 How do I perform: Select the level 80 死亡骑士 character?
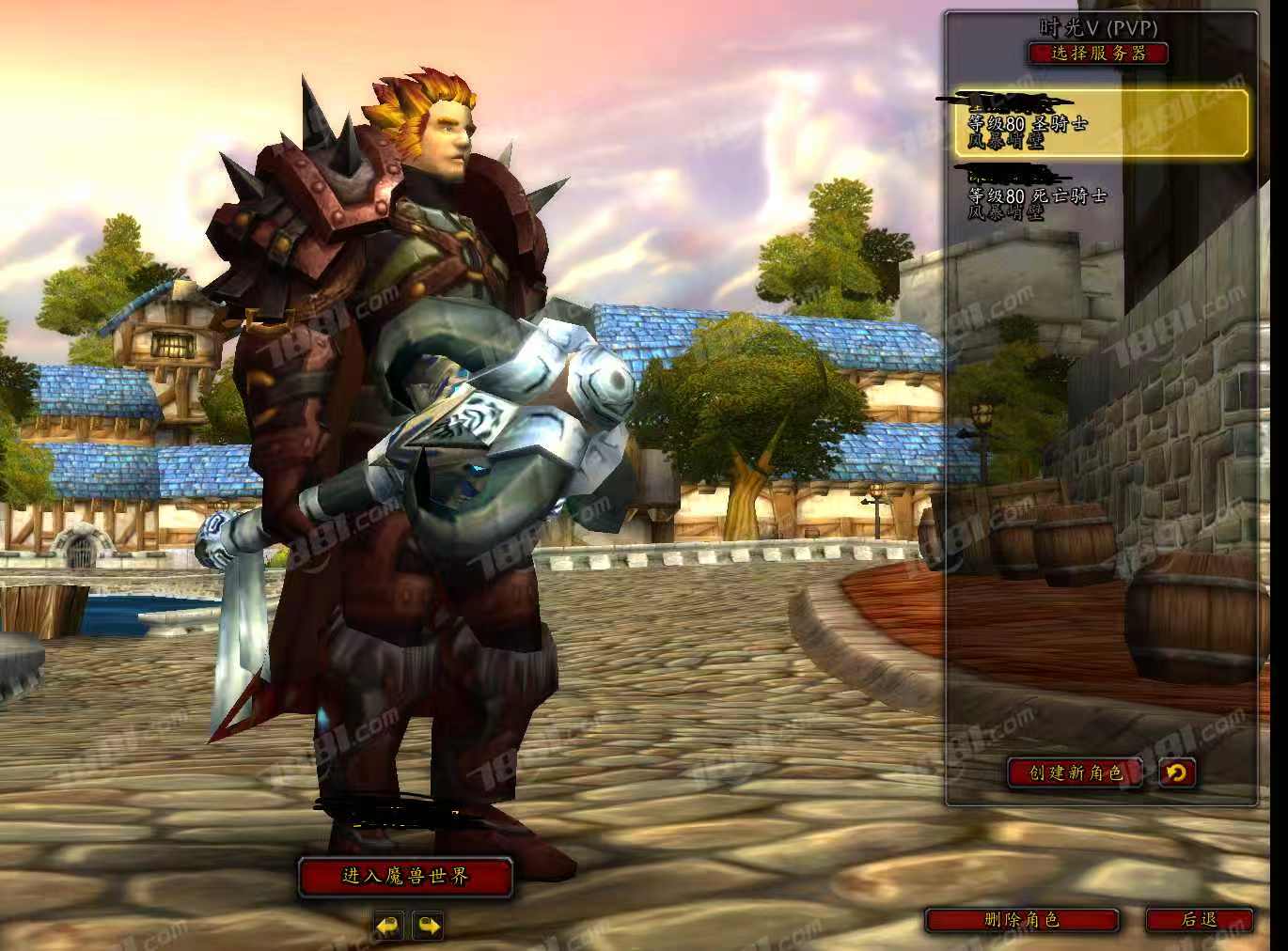(x=1101, y=195)
